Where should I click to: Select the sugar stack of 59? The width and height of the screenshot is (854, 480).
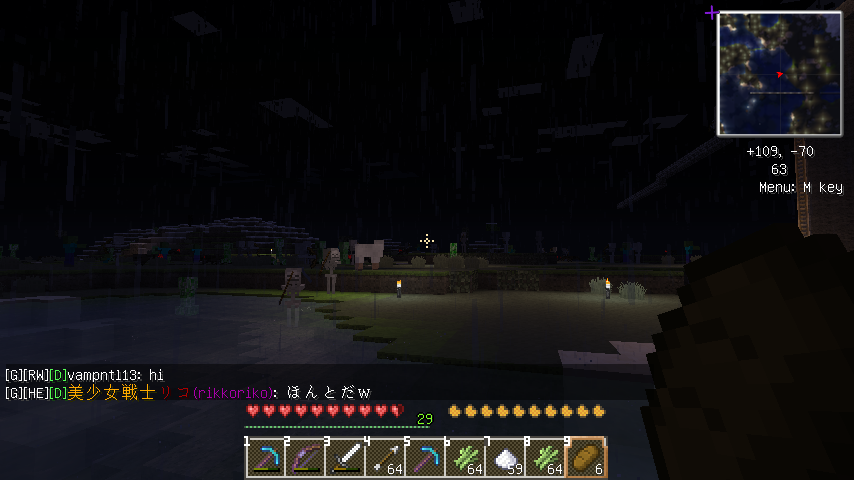click(505, 458)
